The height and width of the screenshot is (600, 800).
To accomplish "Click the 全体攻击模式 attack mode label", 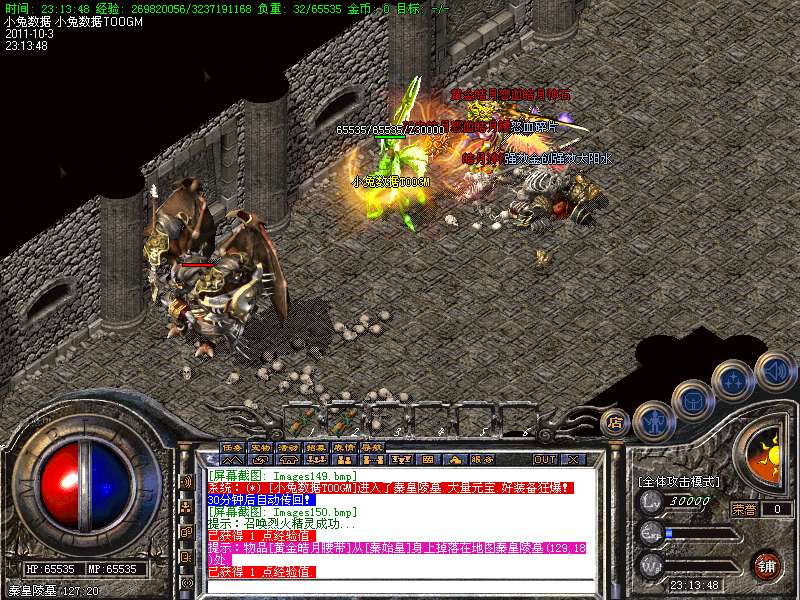I will click(682, 481).
